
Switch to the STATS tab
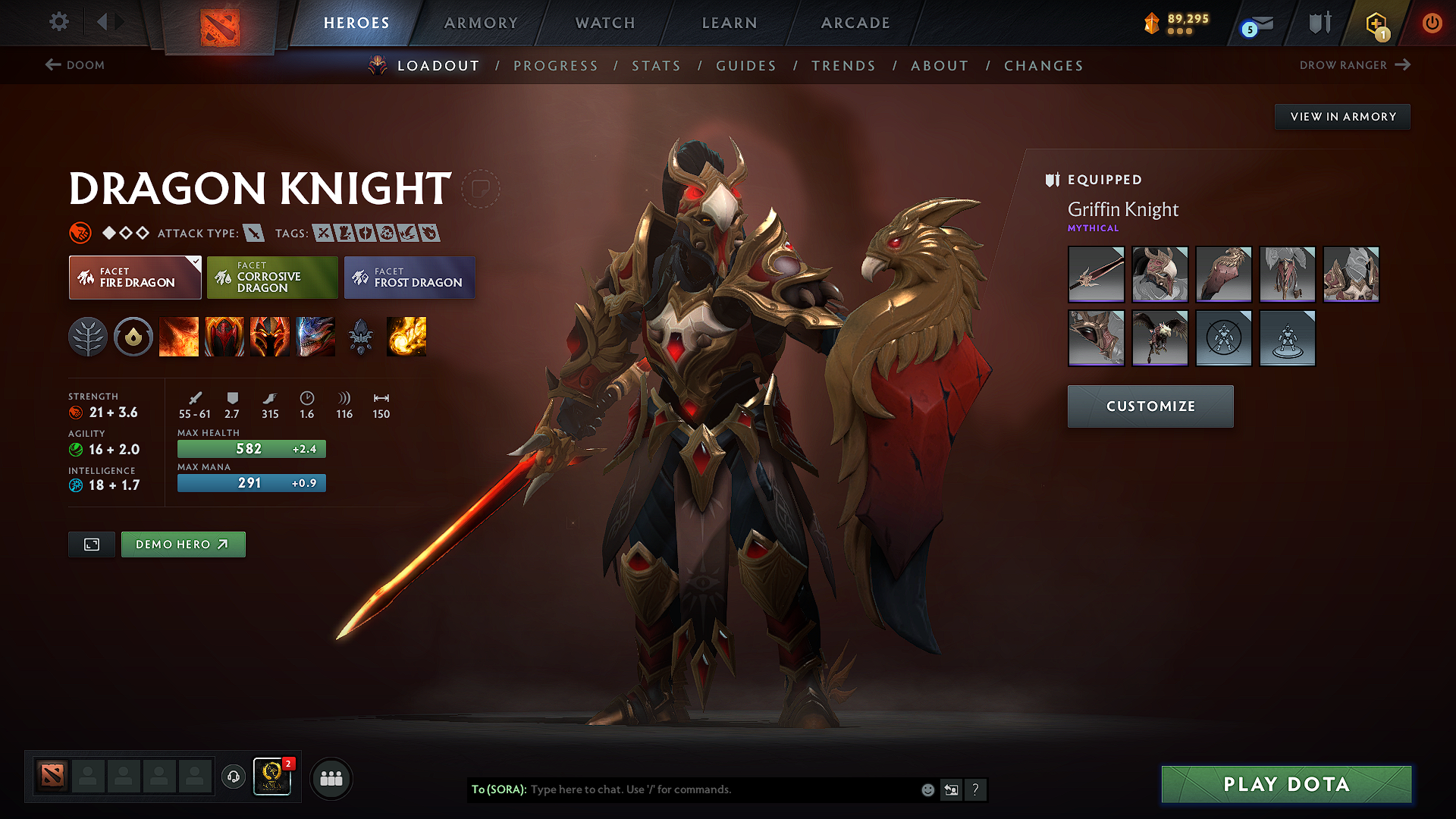[657, 65]
